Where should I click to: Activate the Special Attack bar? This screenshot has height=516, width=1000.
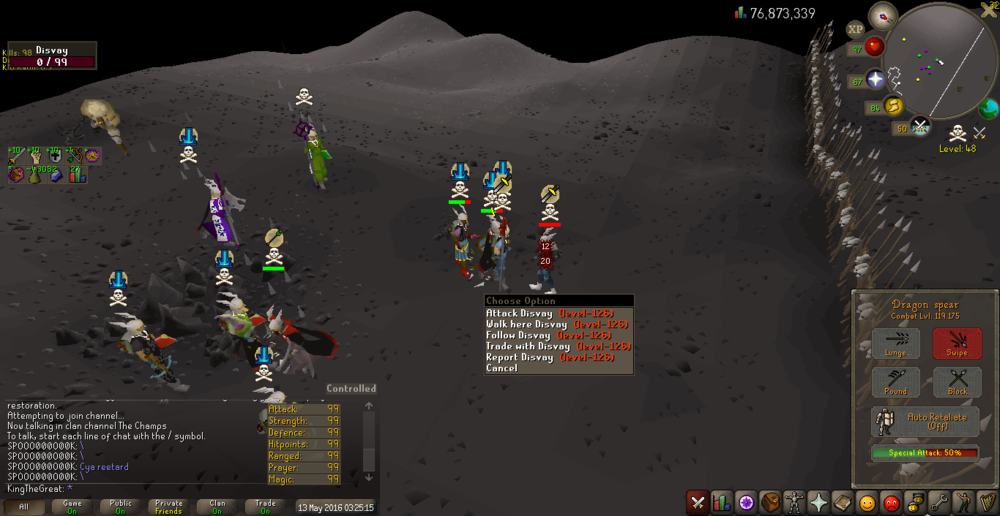click(x=925, y=453)
